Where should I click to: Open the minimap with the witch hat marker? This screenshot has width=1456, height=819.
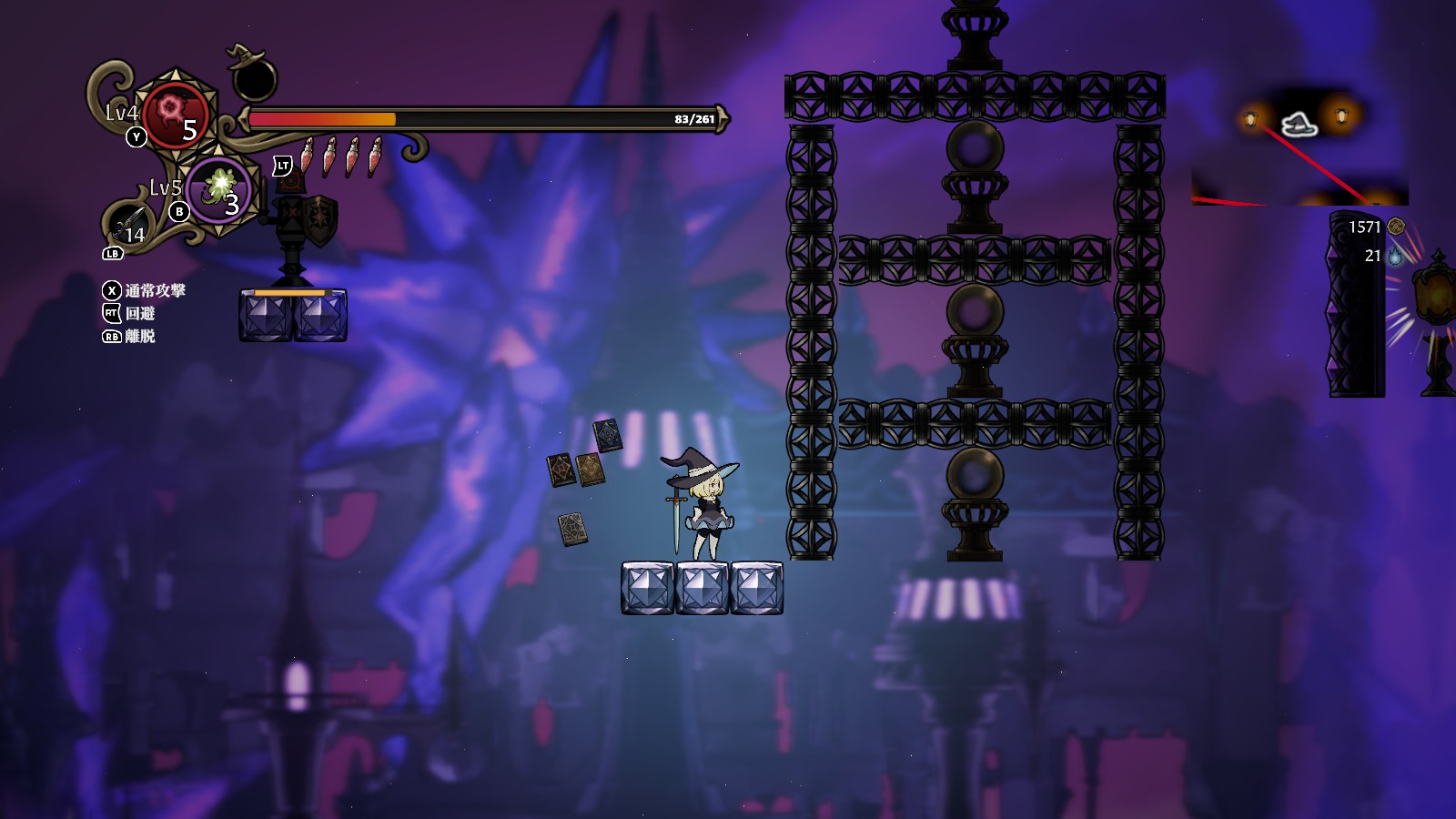[x=1299, y=146]
